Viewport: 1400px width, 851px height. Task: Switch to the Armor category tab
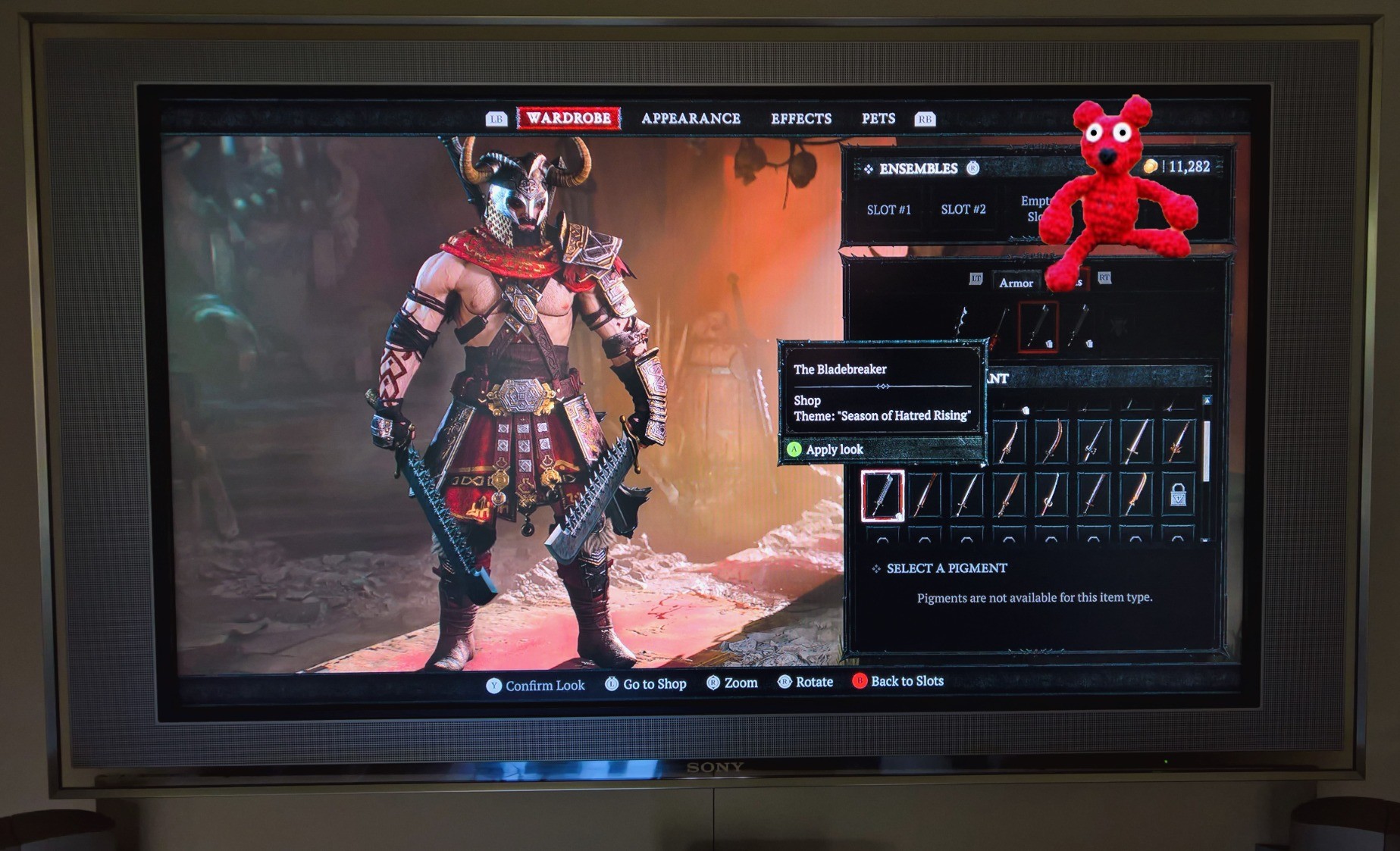coord(1016,283)
